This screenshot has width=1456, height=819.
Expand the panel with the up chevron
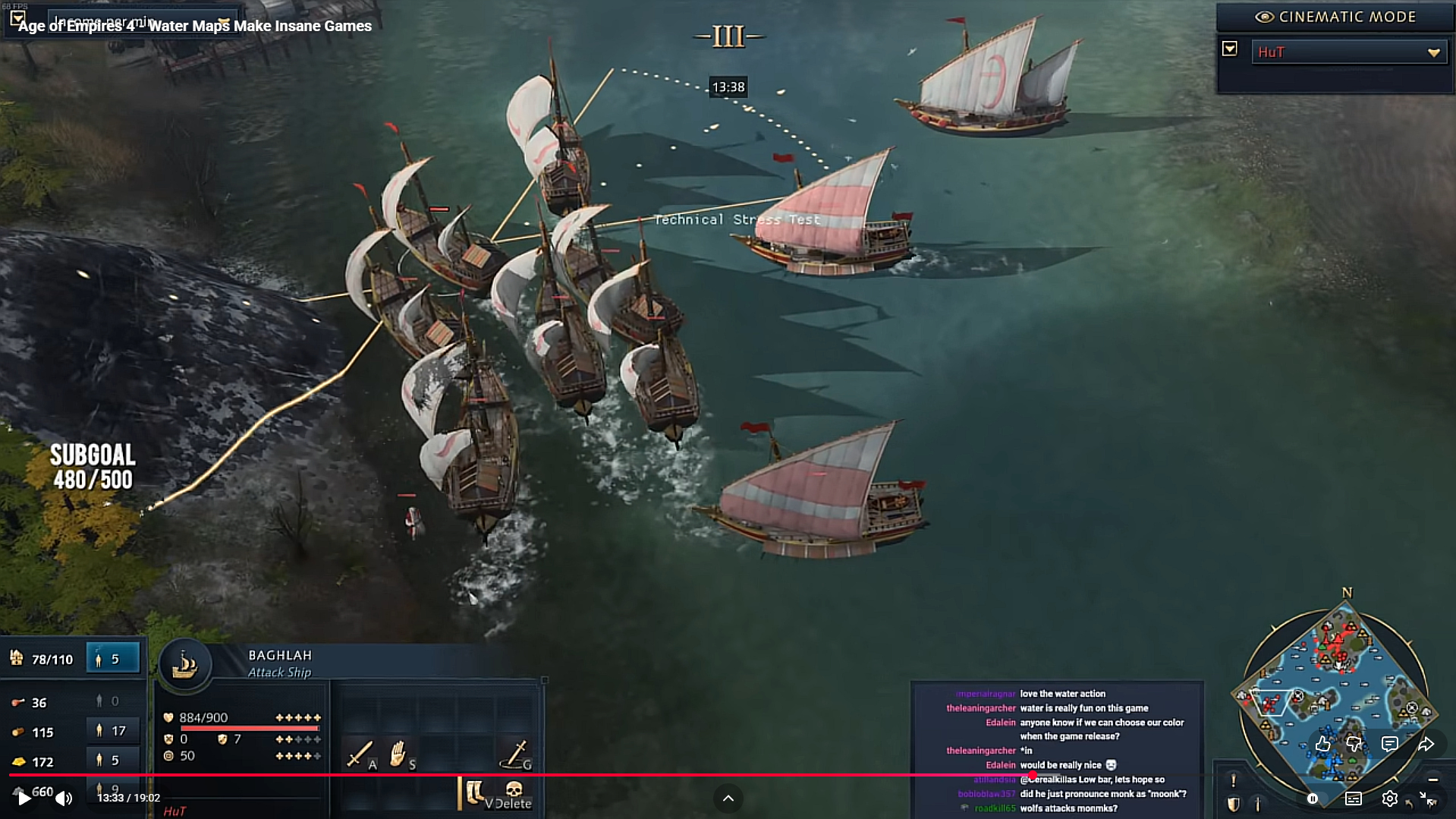(x=728, y=798)
